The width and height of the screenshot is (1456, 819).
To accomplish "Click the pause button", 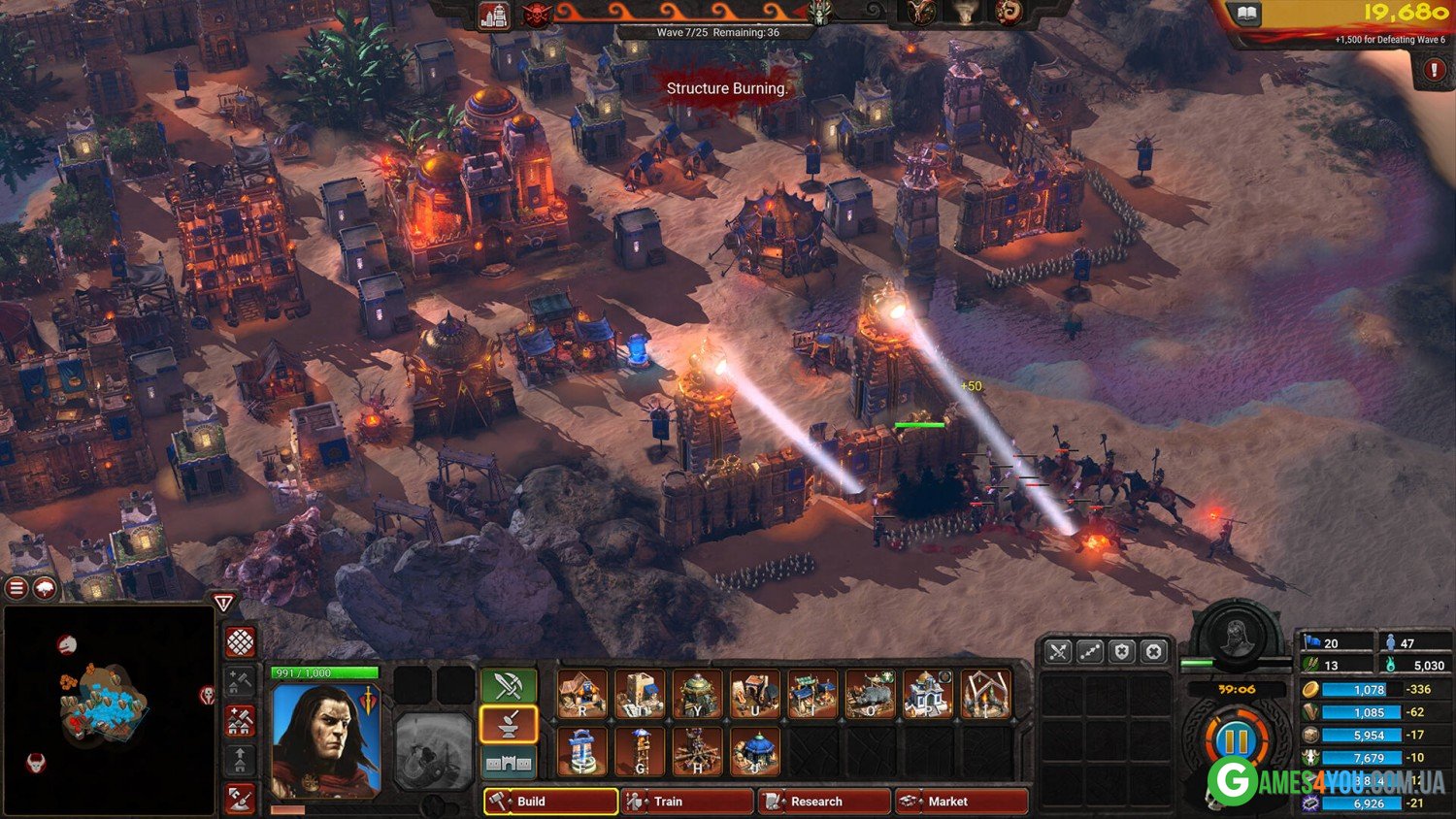I will [x=1236, y=740].
